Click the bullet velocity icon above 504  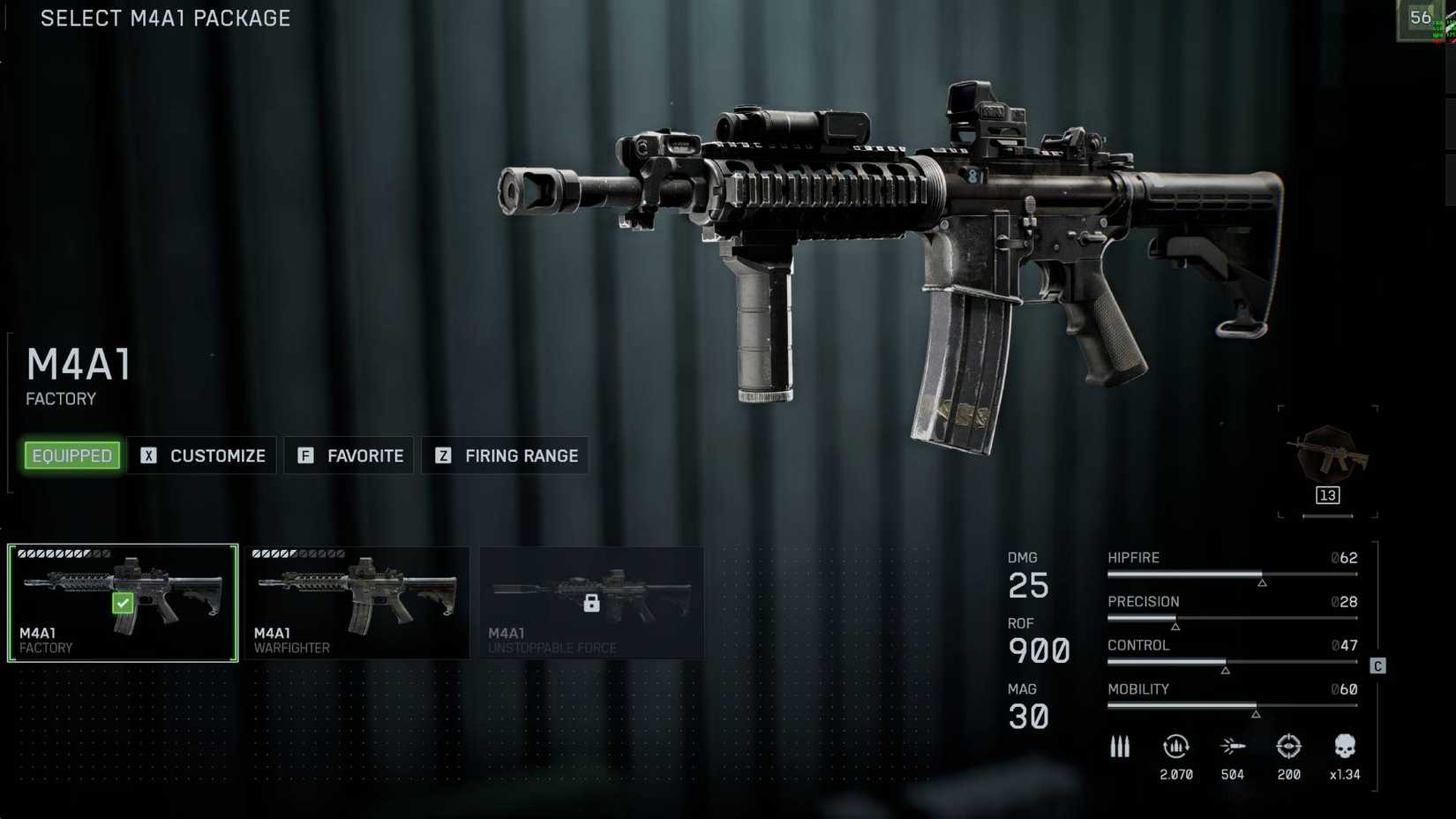point(1233,746)
